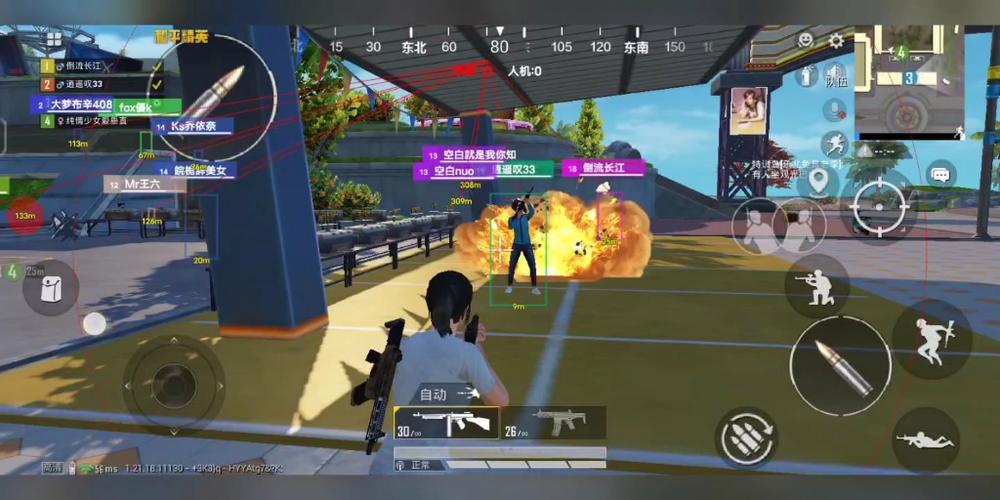
Task: Go prone with the lying soldier button
Action: pos(924,439)
